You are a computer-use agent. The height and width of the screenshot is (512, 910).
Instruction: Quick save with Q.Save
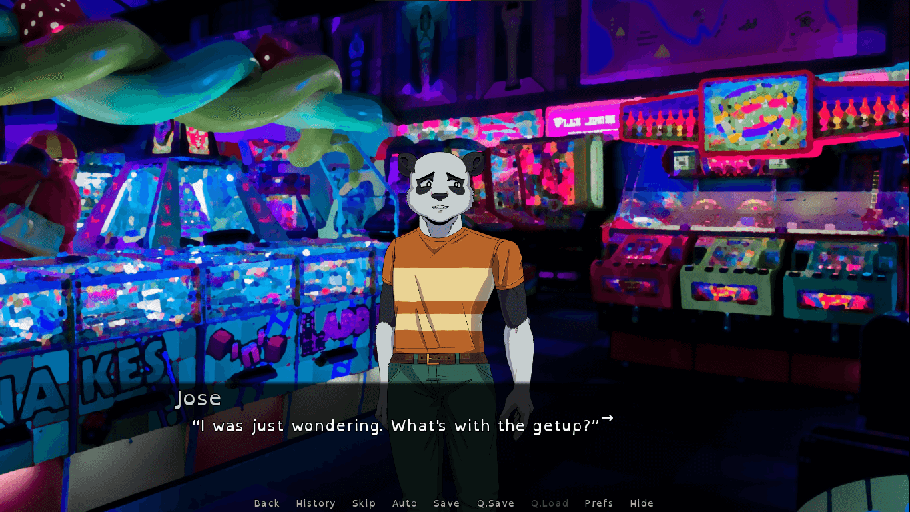click(x=494, y=503)
